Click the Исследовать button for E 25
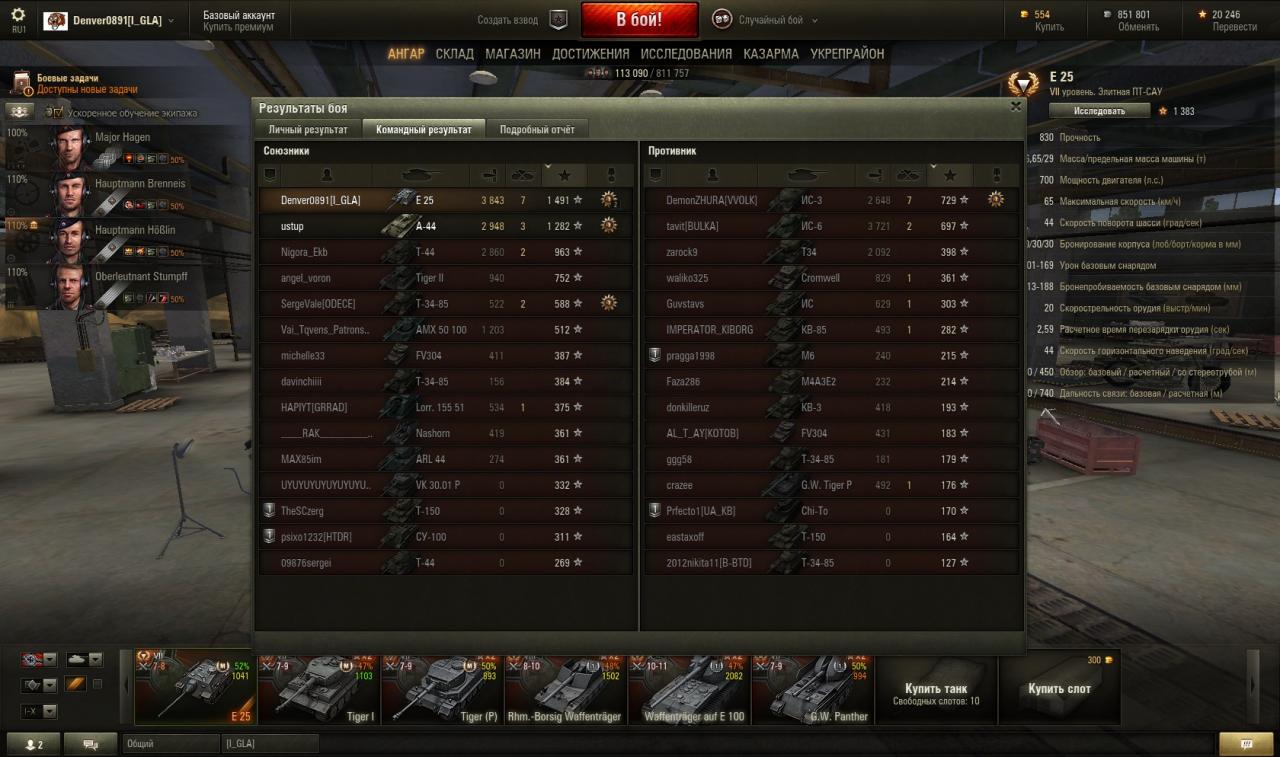This screenshot has width=1280, height=757. tap(1099, 111)
